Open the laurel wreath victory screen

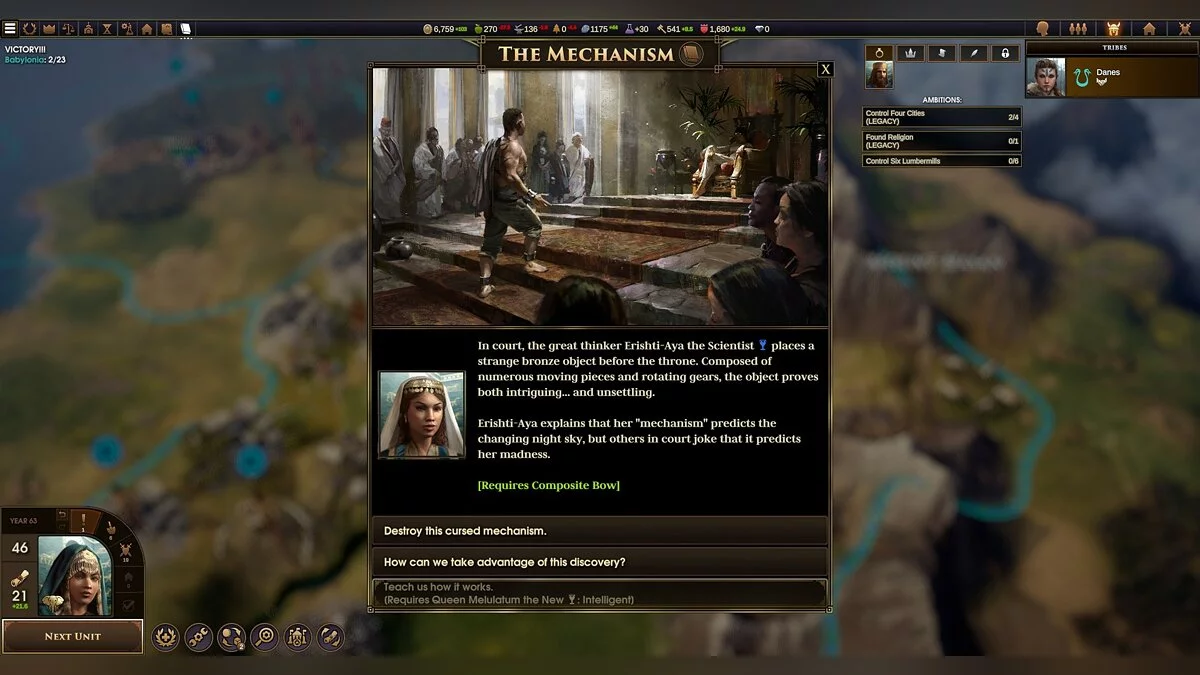tap(29, 28)
